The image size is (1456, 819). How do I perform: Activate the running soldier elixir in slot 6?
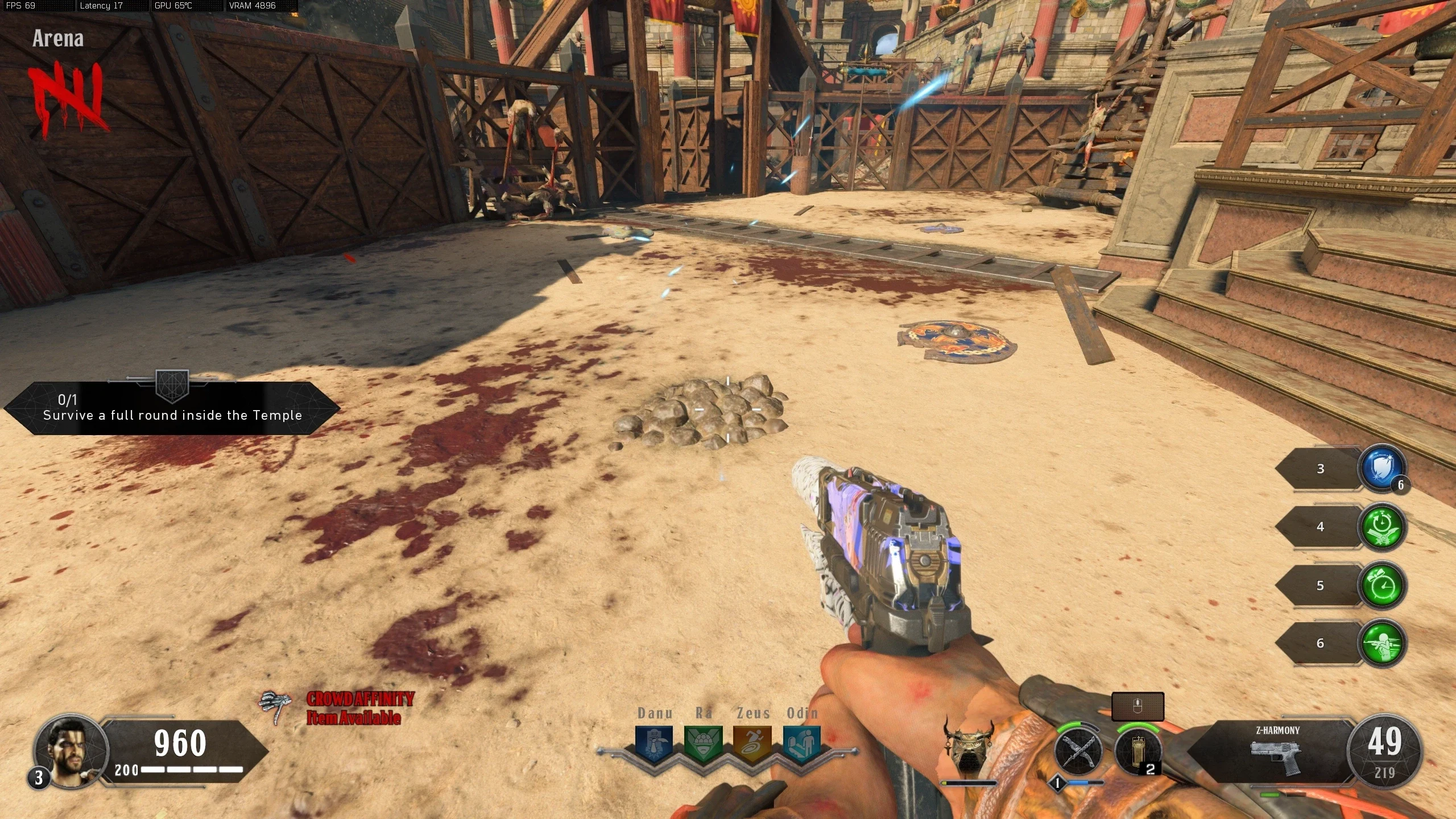click(x=1381, y=643)
